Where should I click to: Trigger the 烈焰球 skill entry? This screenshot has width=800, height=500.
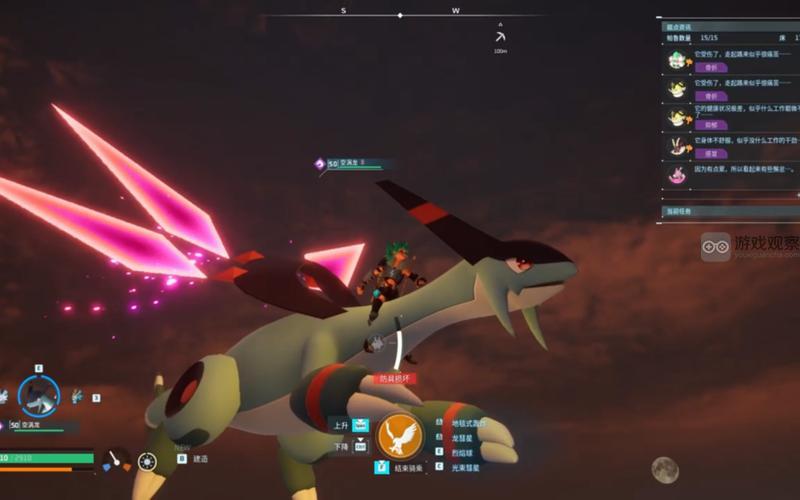click(x=461, y=452)
